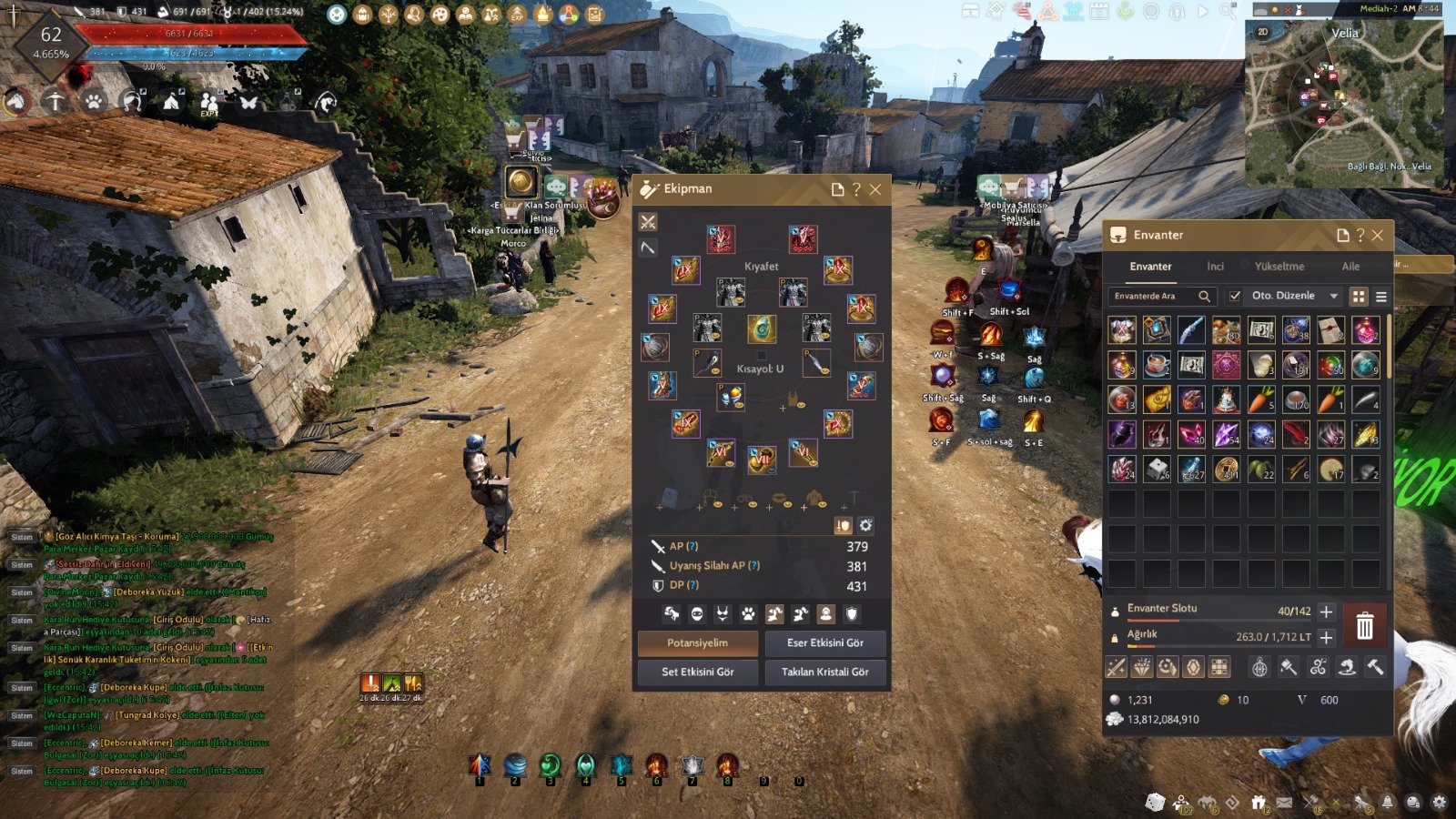
Task: Close the Envanter inventory window
Action: 1378,235
